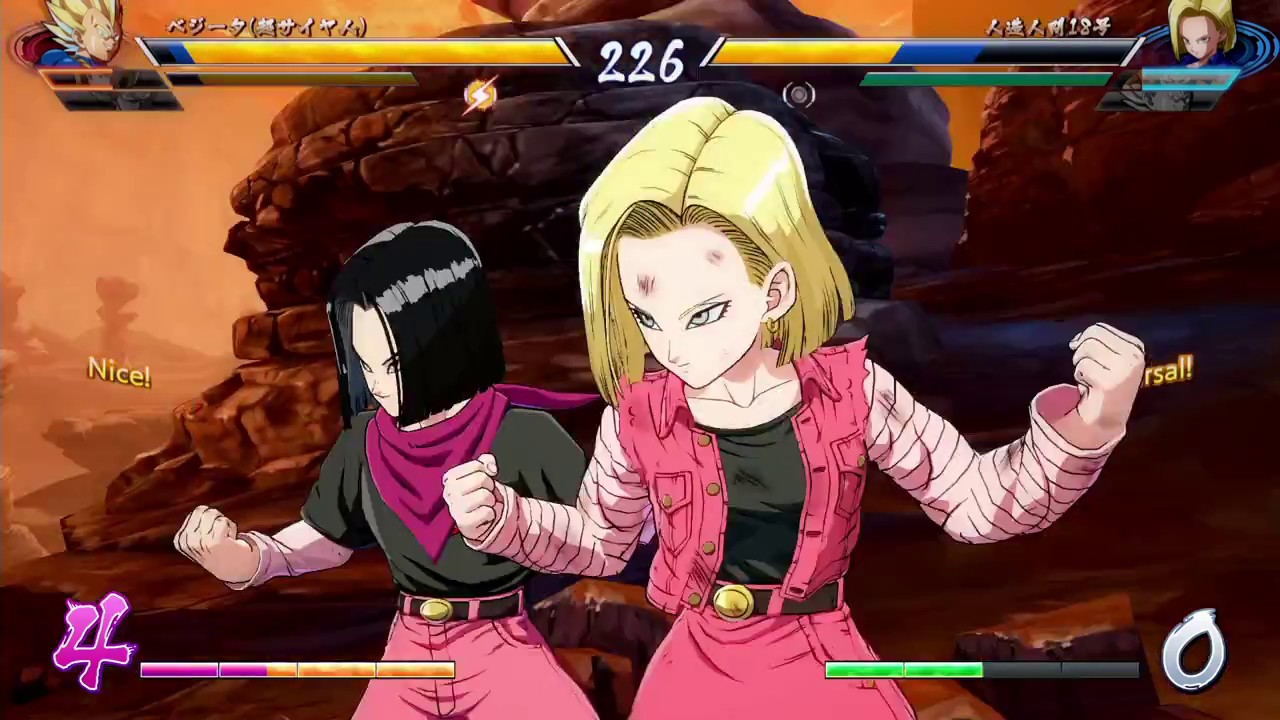Expand player one's segmented Ki meter
The width and height of the screenshot is (1280, 720).
[x=300, y=670]
